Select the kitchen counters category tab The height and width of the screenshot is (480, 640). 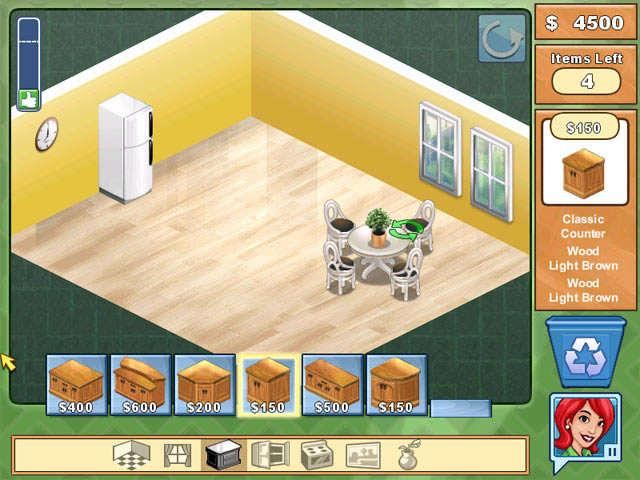(x=221, y=455)
